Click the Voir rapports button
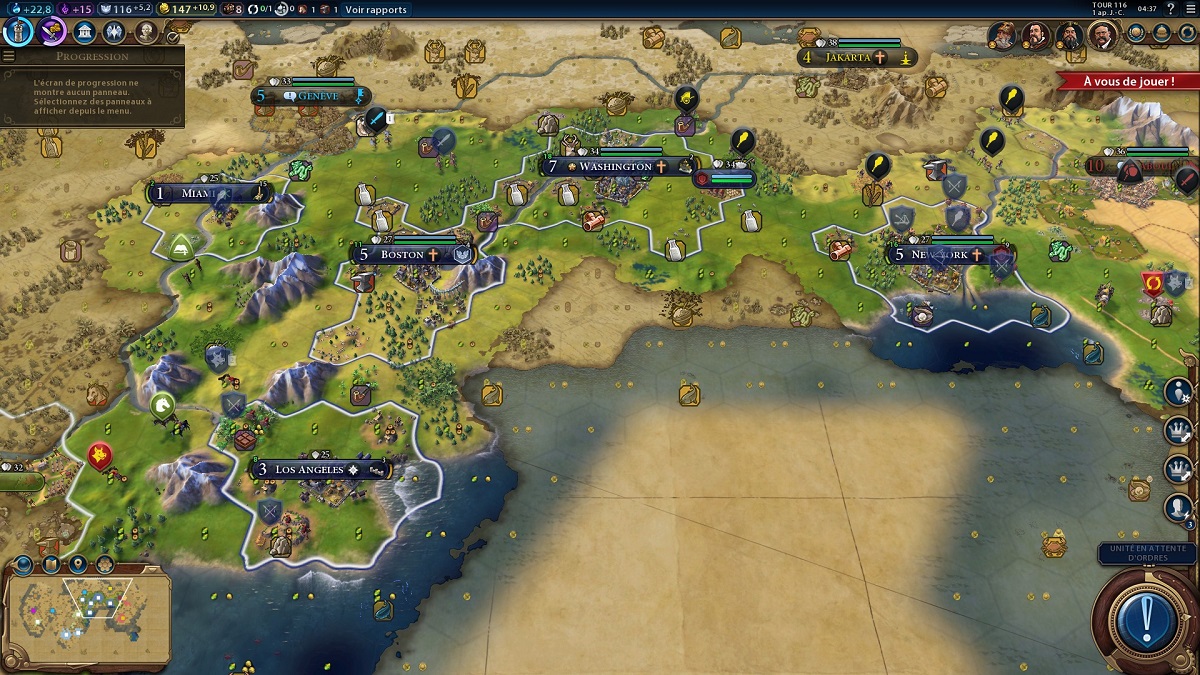Image resolution: width=1200 pixels, height=675 pixels. [x=376, y=9]
